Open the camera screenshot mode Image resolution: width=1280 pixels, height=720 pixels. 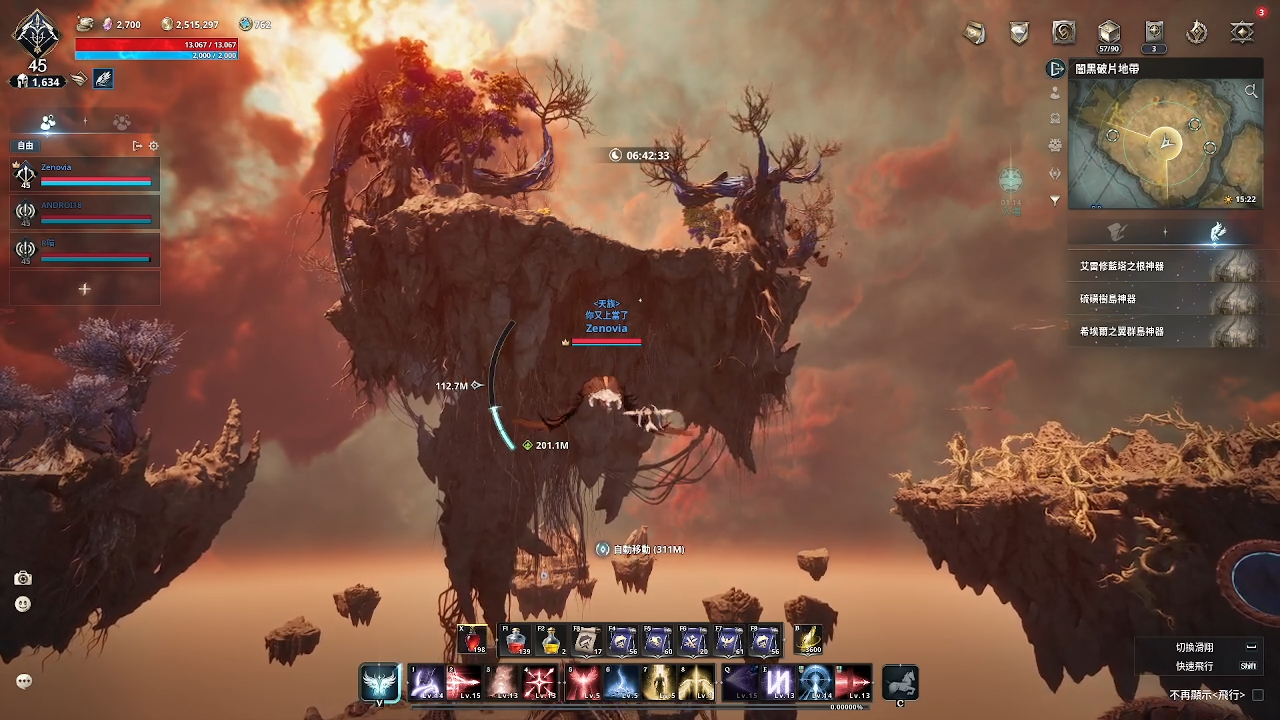[23, 578]
